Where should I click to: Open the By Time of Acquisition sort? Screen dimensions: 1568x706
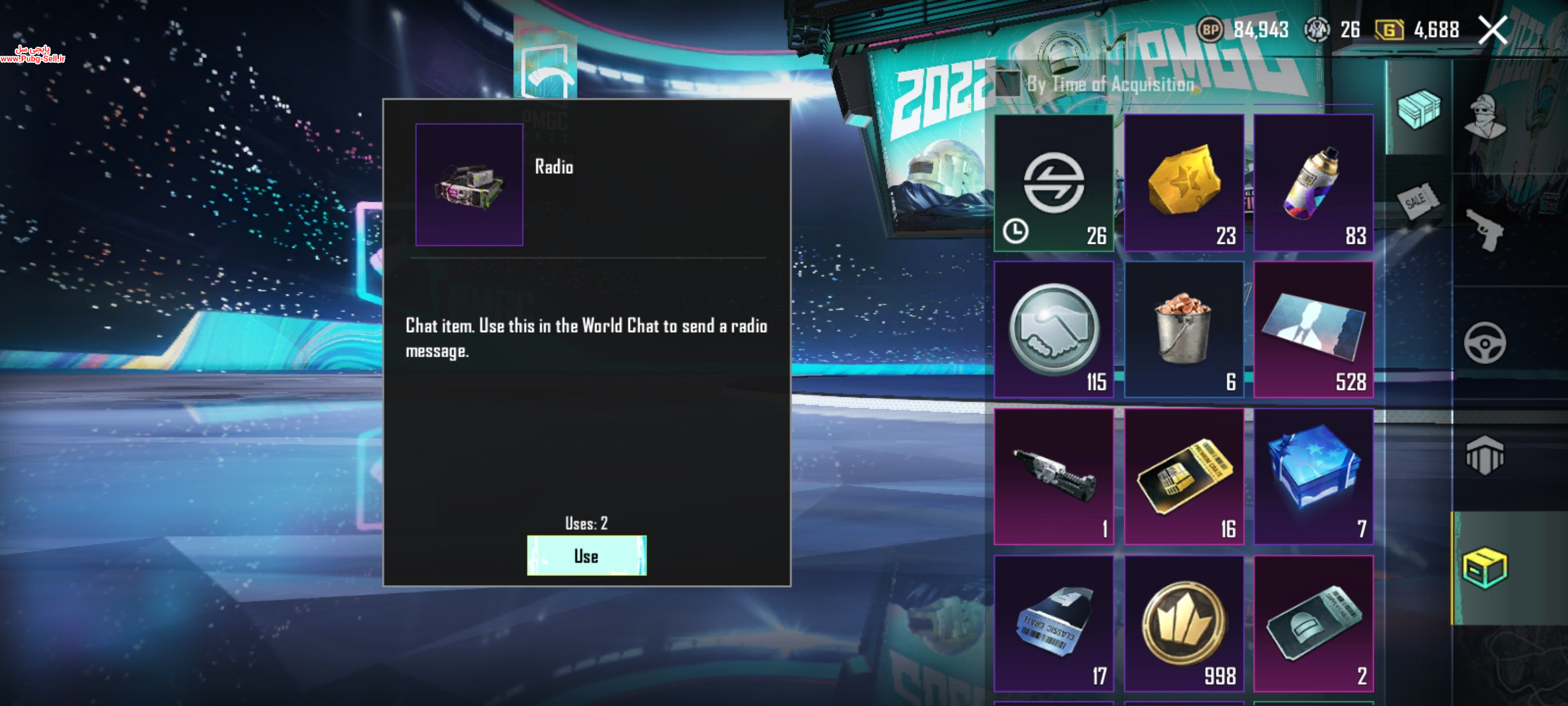1098,84
